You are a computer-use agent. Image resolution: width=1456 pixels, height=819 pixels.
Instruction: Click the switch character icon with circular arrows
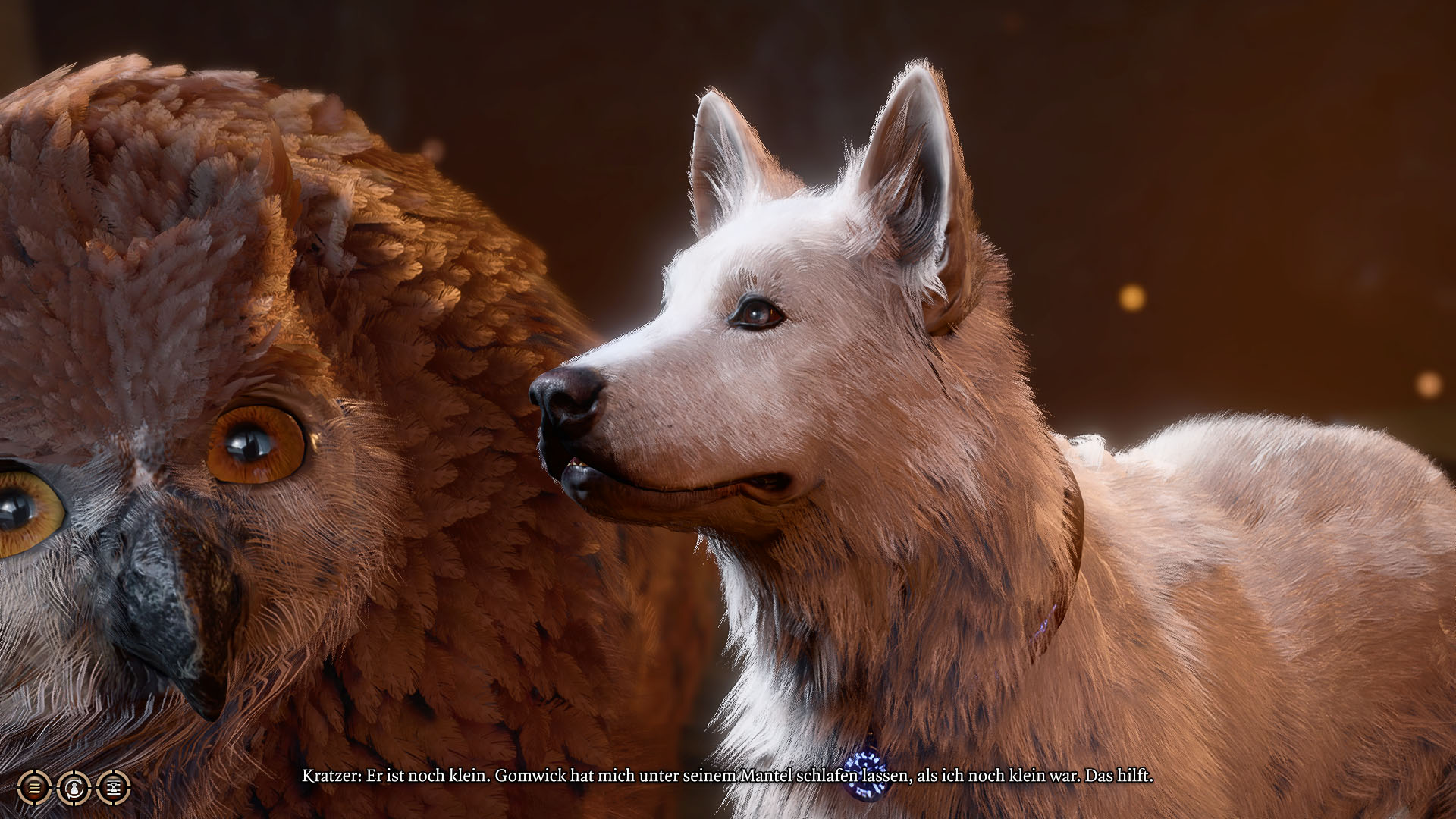tap(74, 788)
